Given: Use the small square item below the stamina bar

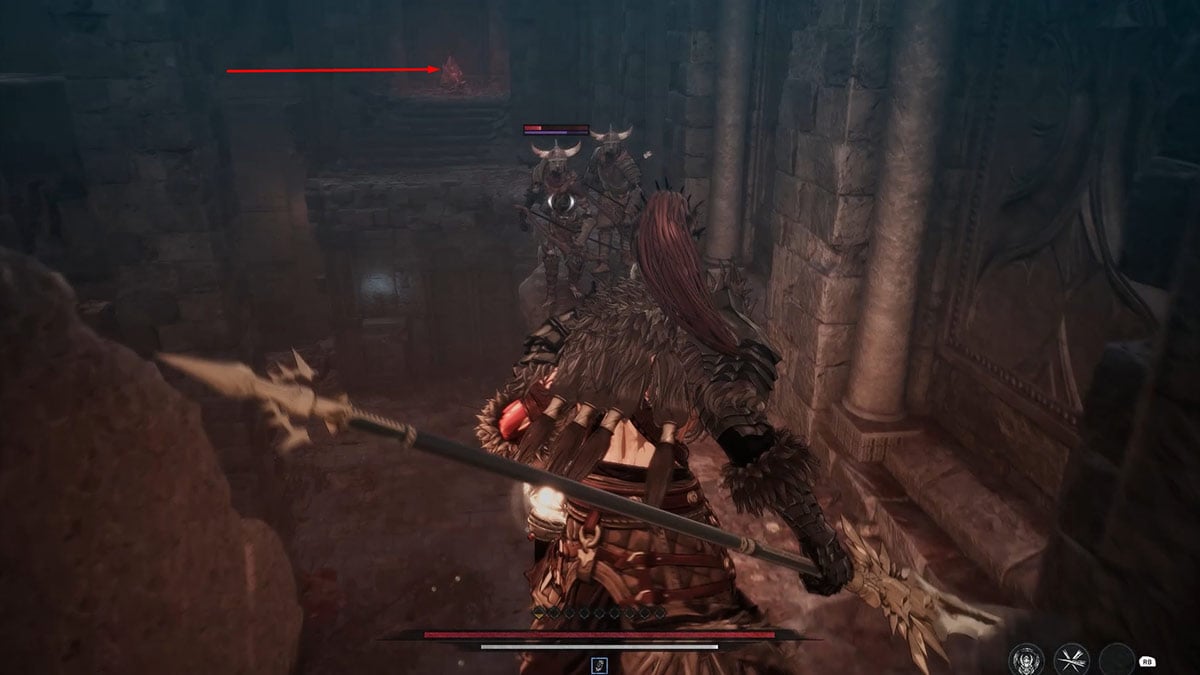Looking at the screenshot, I should point(599,664).
